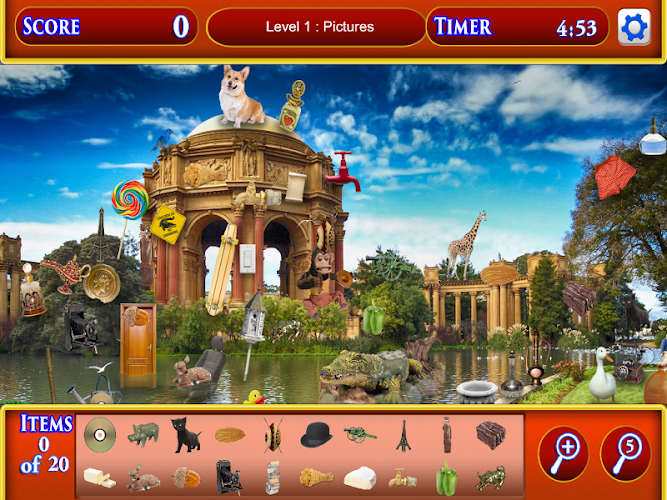Select the tribal shield with crossed spears
The width and height of the screenshot is (667, 500).
click(273, 434)
